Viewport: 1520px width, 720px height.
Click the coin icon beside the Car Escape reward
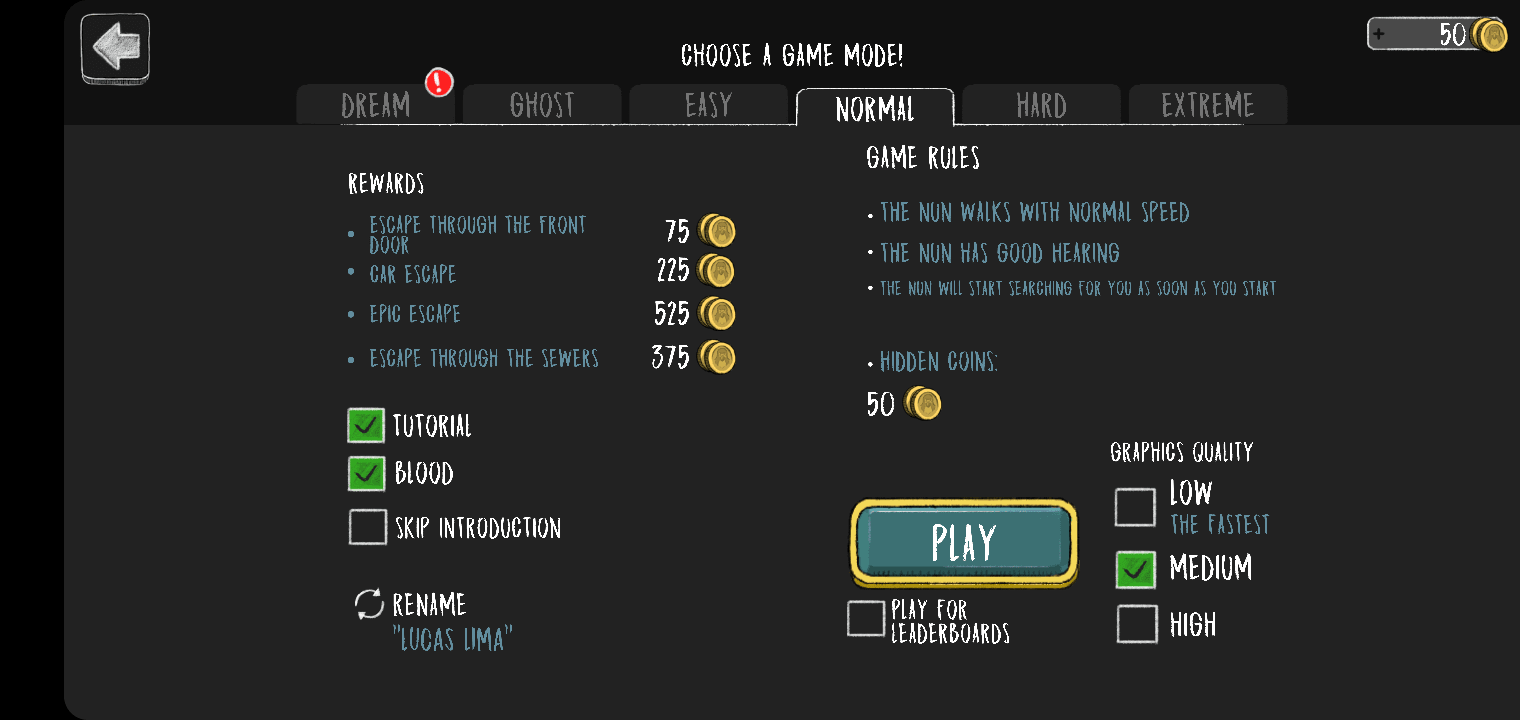[x=718, y=270]
